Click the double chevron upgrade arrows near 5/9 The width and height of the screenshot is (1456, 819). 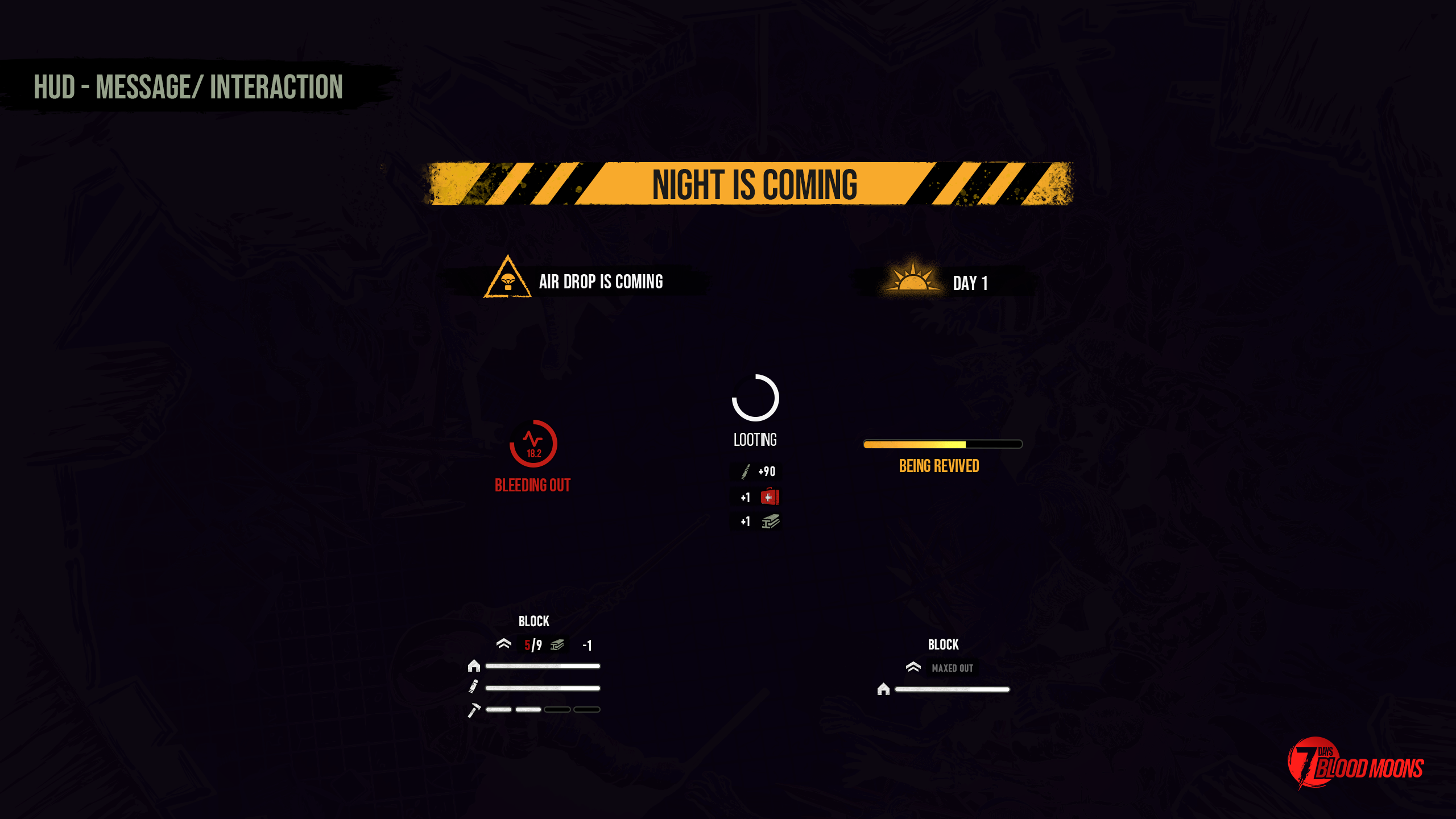(503, 644)
